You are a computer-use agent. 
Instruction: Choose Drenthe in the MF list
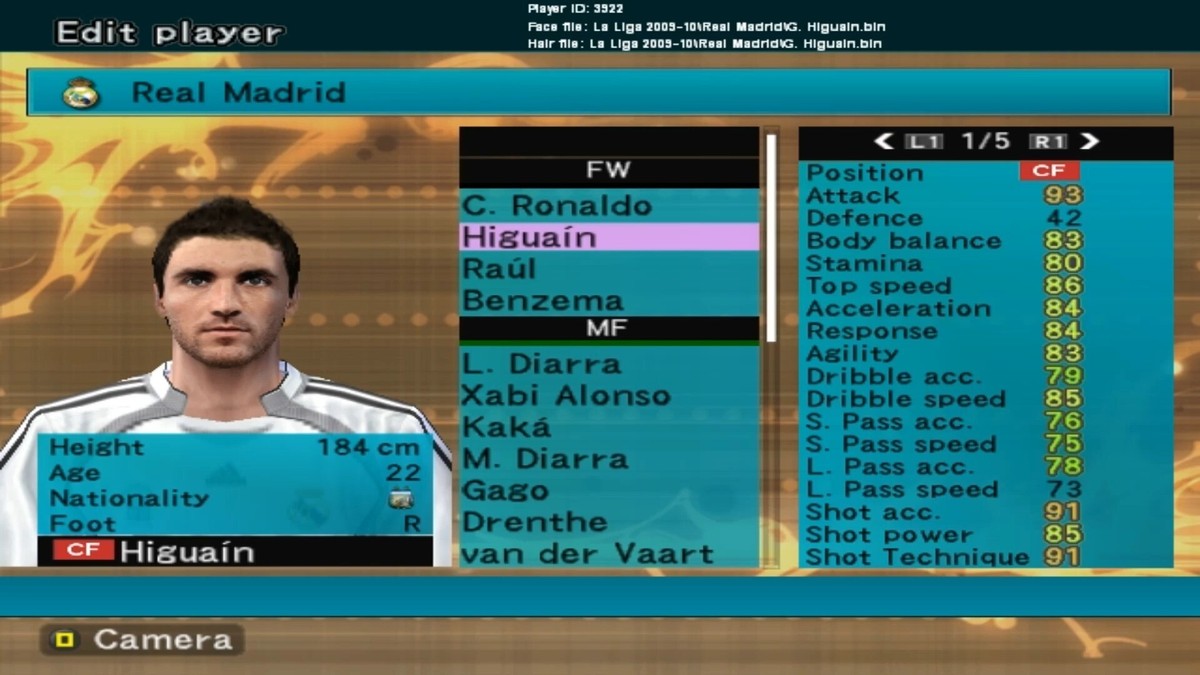click(x=608, y=522)
